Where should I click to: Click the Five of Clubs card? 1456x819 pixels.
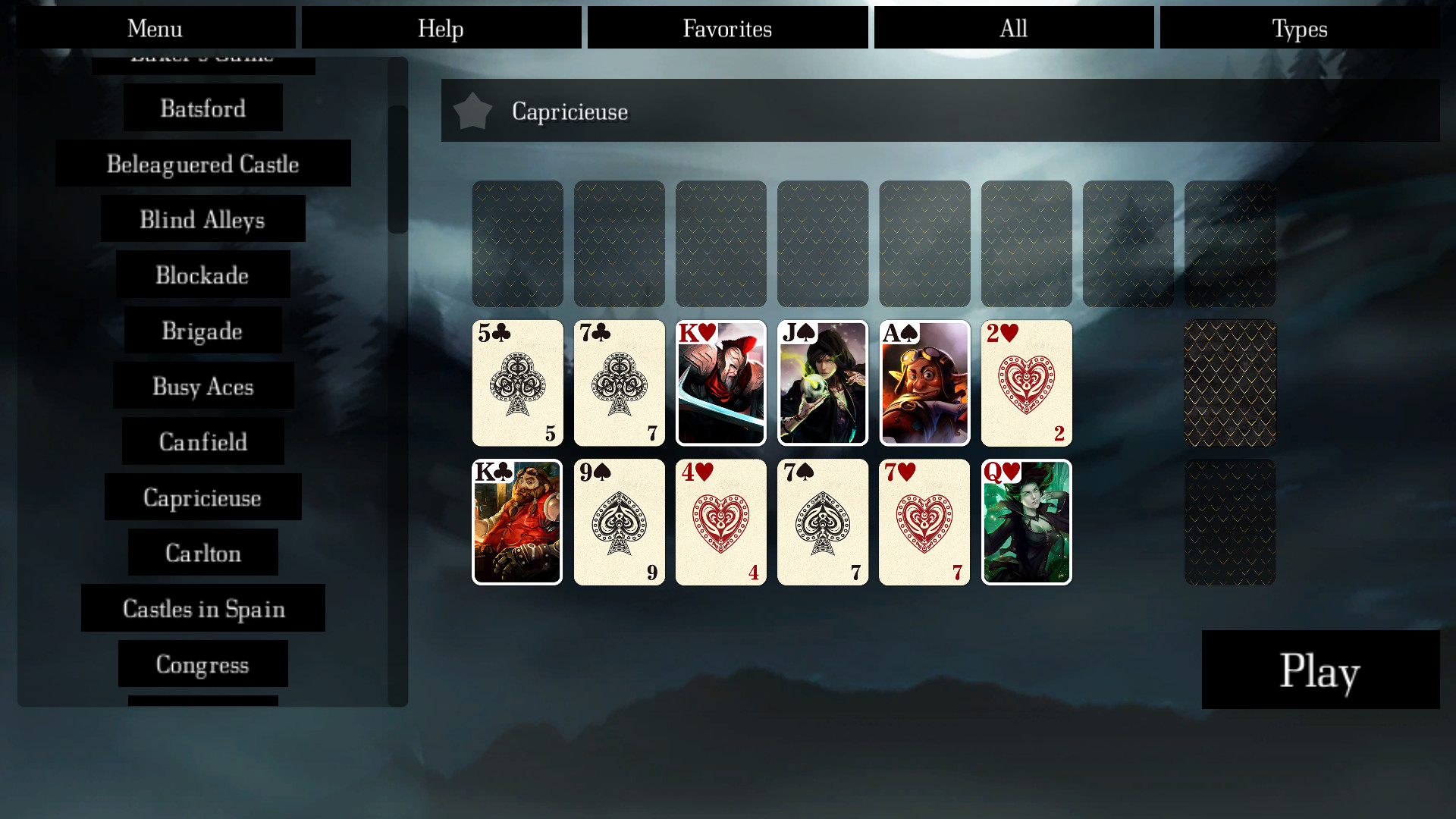click(517, 383)
